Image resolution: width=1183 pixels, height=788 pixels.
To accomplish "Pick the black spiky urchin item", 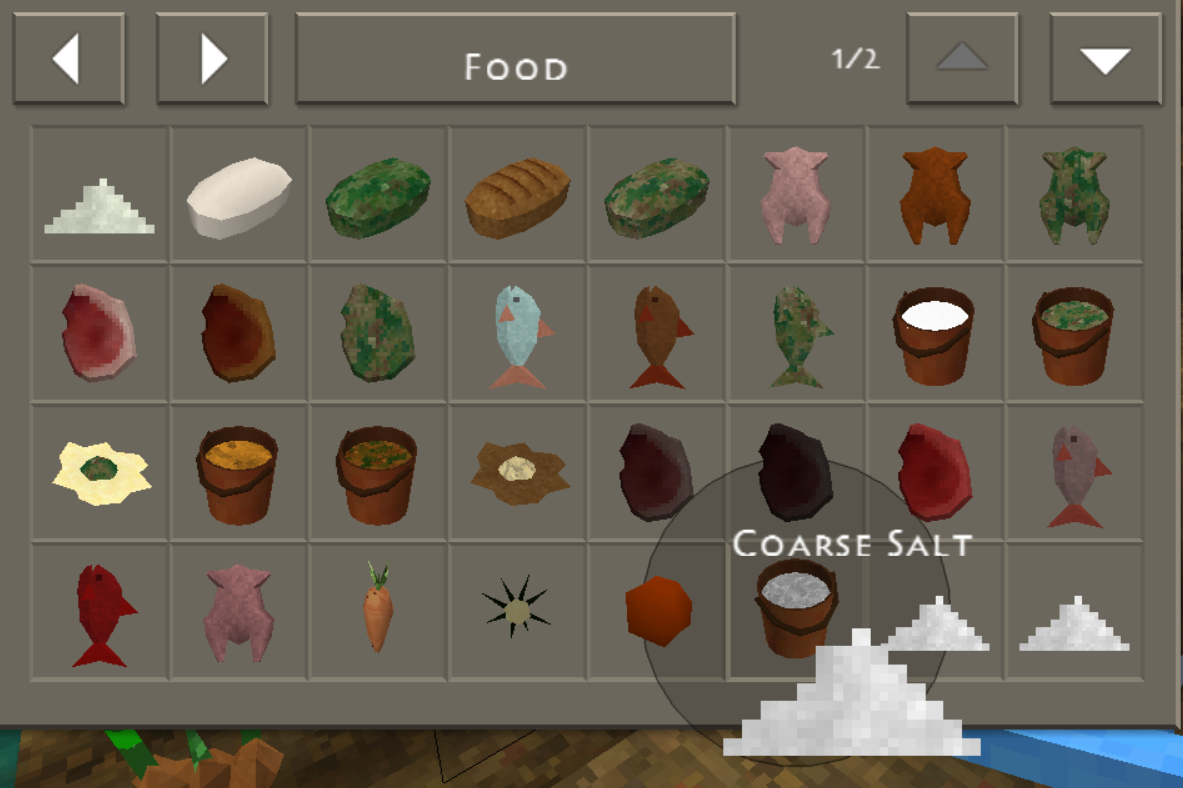I will pos(517,610).
